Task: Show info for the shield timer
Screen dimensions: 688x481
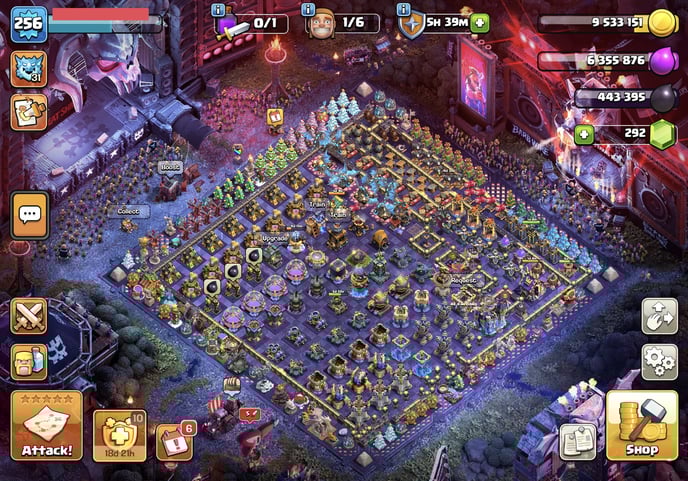Action: 403,9
